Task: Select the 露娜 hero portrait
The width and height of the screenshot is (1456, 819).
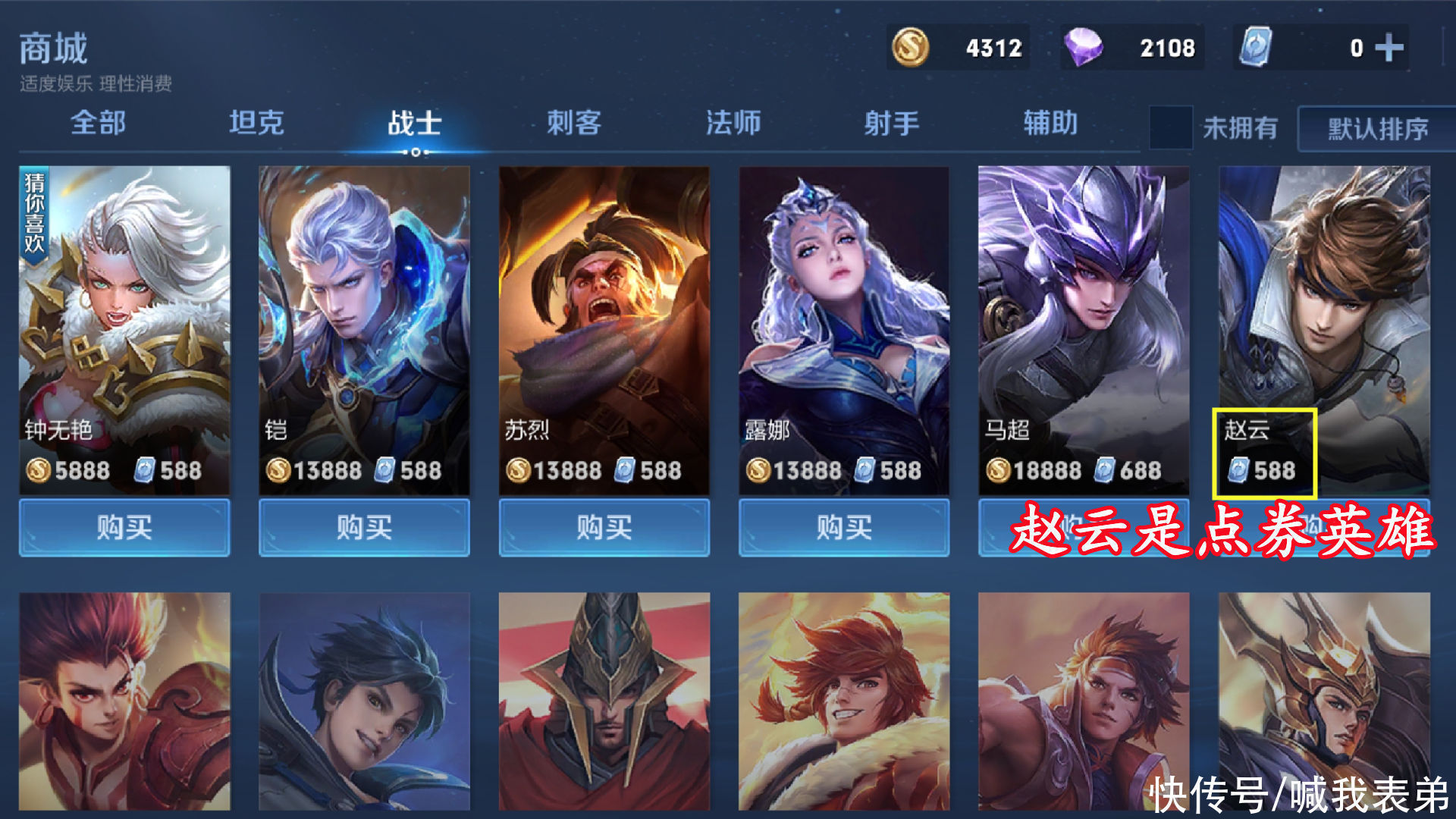Action: click(844, 318)
